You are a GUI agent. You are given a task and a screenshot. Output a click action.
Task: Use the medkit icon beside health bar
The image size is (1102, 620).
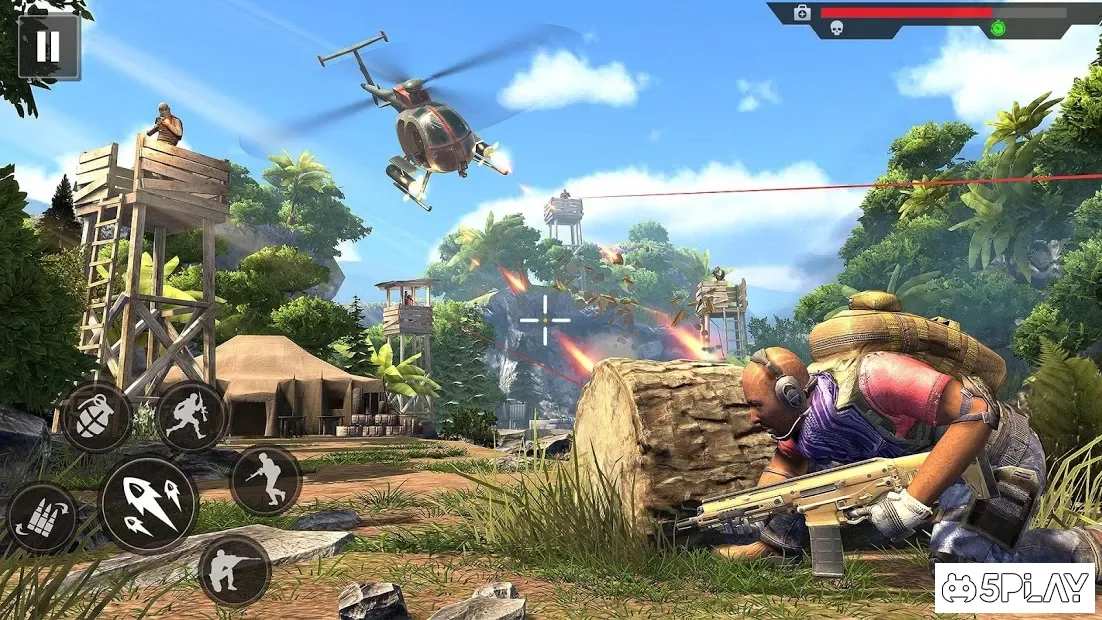(802, 13)
